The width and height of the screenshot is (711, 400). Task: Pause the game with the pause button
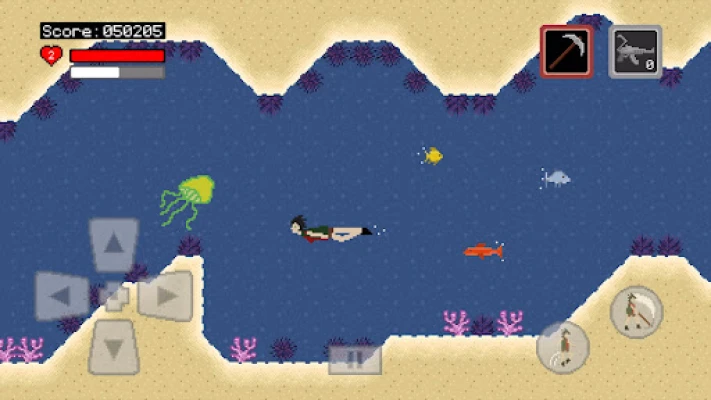coord(355,359)
